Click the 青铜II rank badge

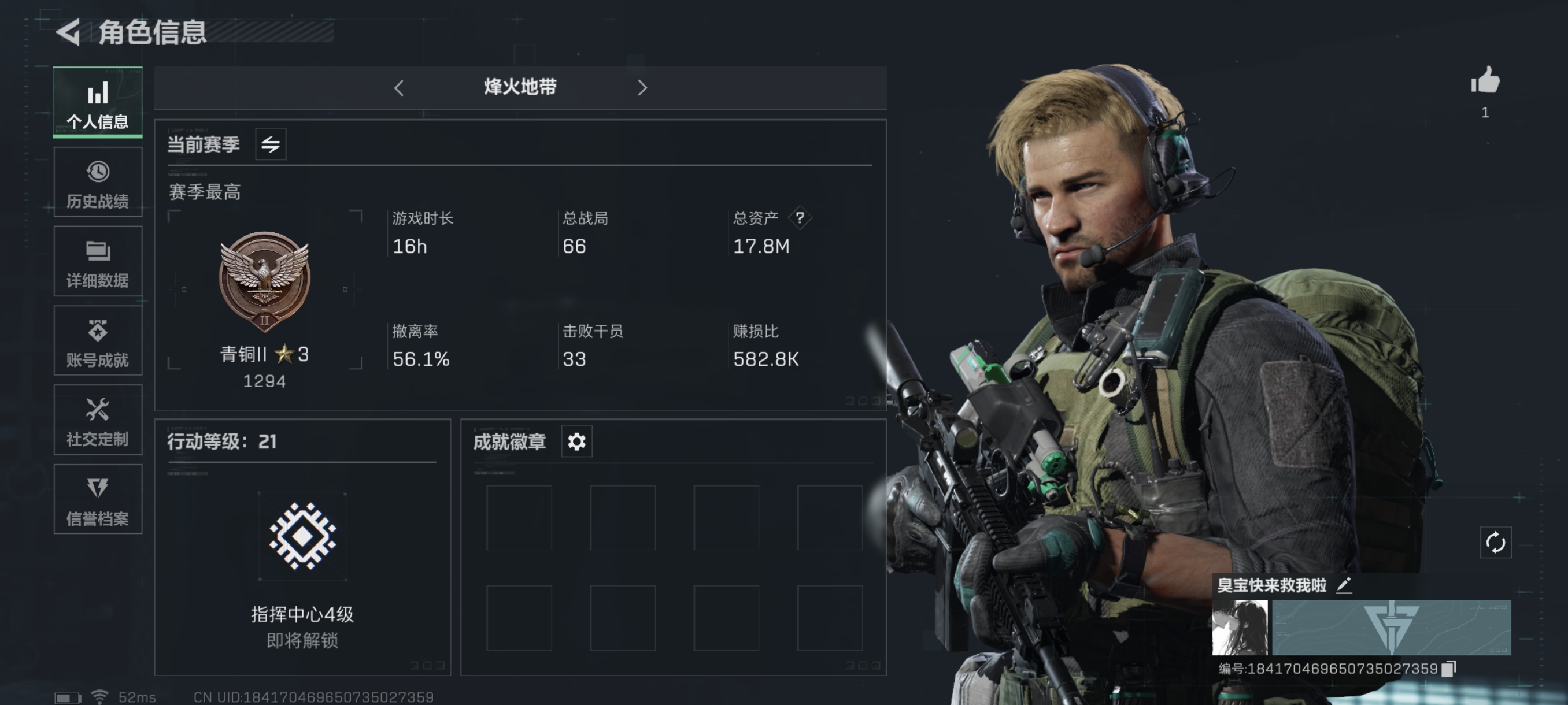tap(264, 281)
